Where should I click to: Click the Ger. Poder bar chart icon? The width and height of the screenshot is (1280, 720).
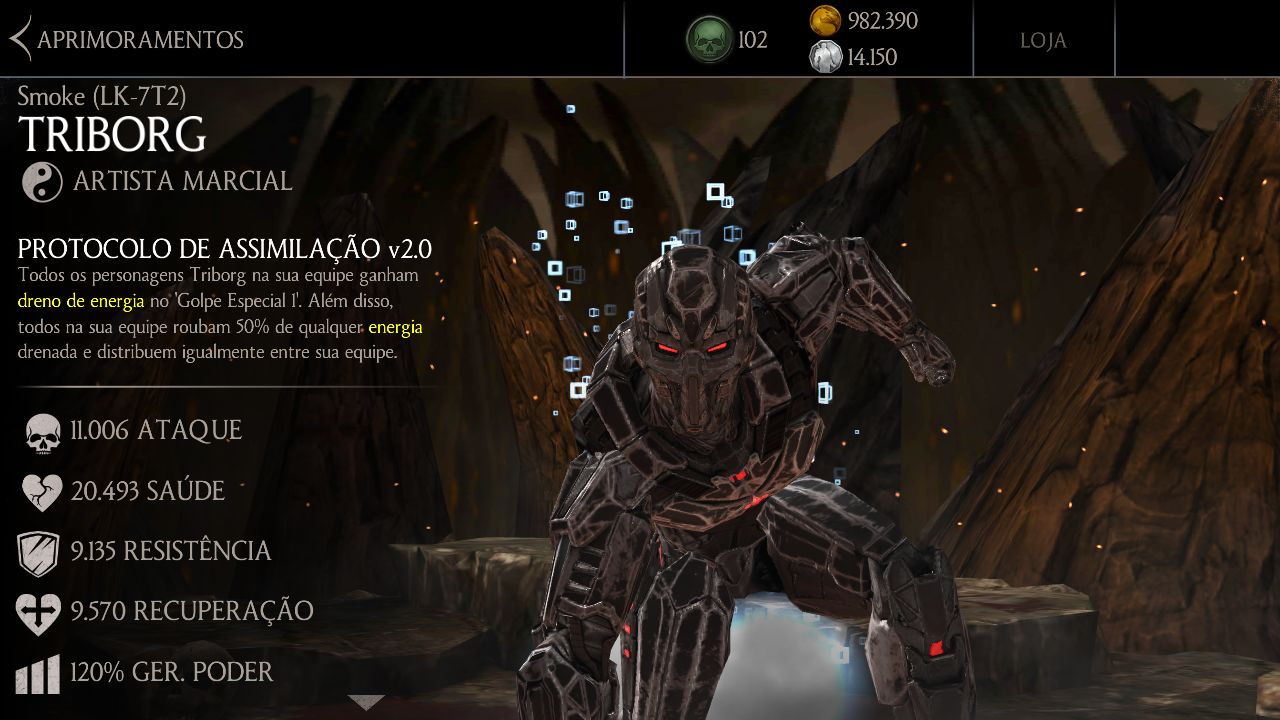click(x=38, y=674)
